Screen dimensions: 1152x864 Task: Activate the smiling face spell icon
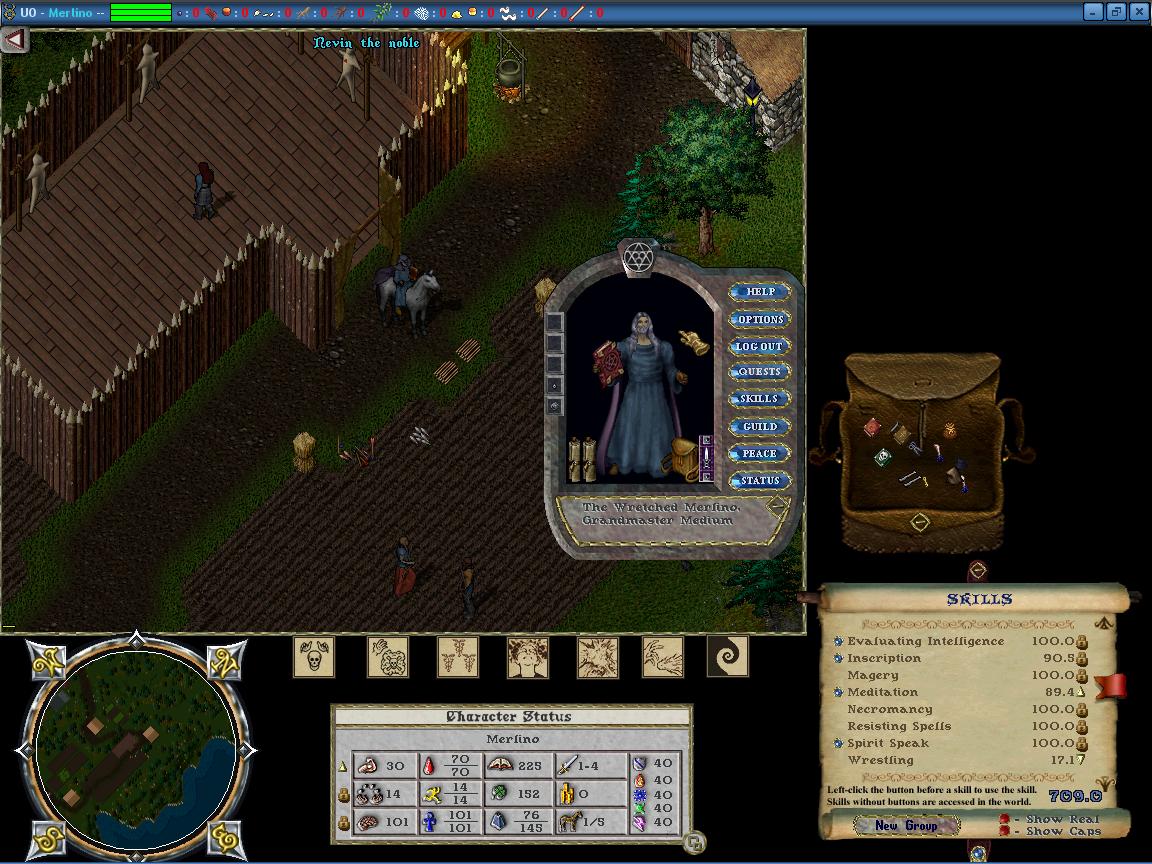click(527, 657)
